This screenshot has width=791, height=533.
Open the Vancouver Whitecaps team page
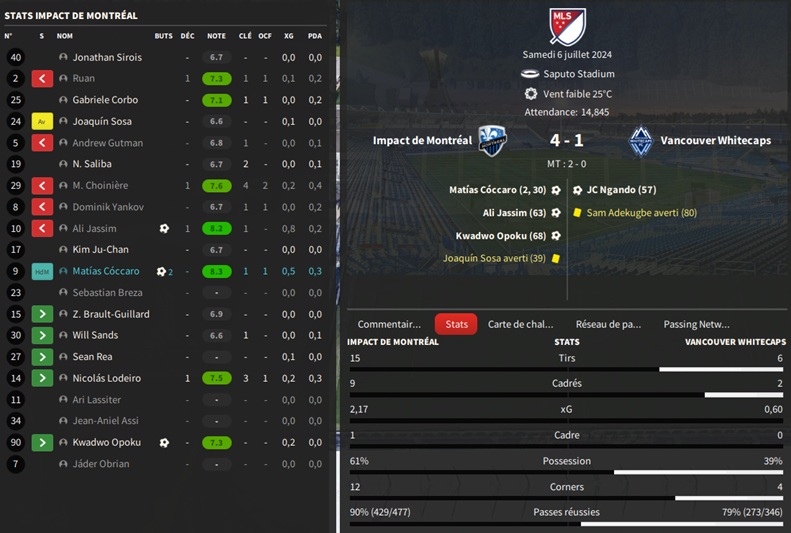point(715,141)
